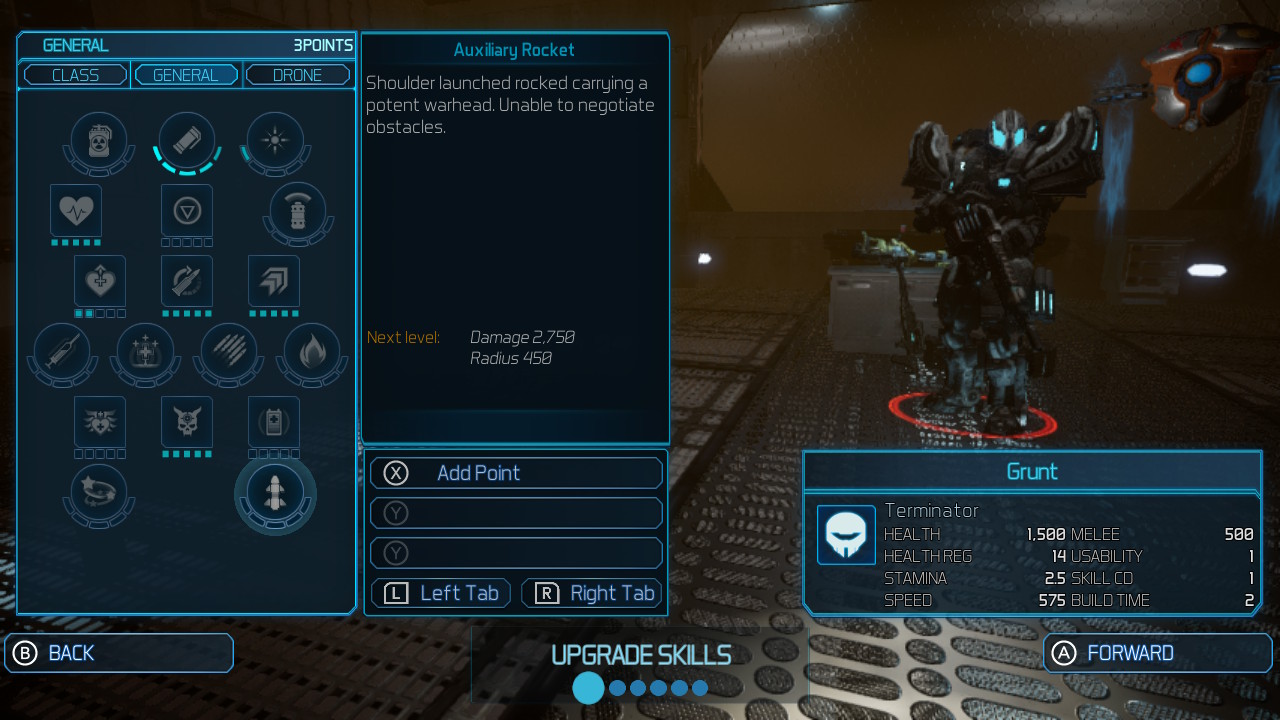Switch to the DRONE tab
Viewport: 1280px width, 720px height.
[x=297, y=74]
